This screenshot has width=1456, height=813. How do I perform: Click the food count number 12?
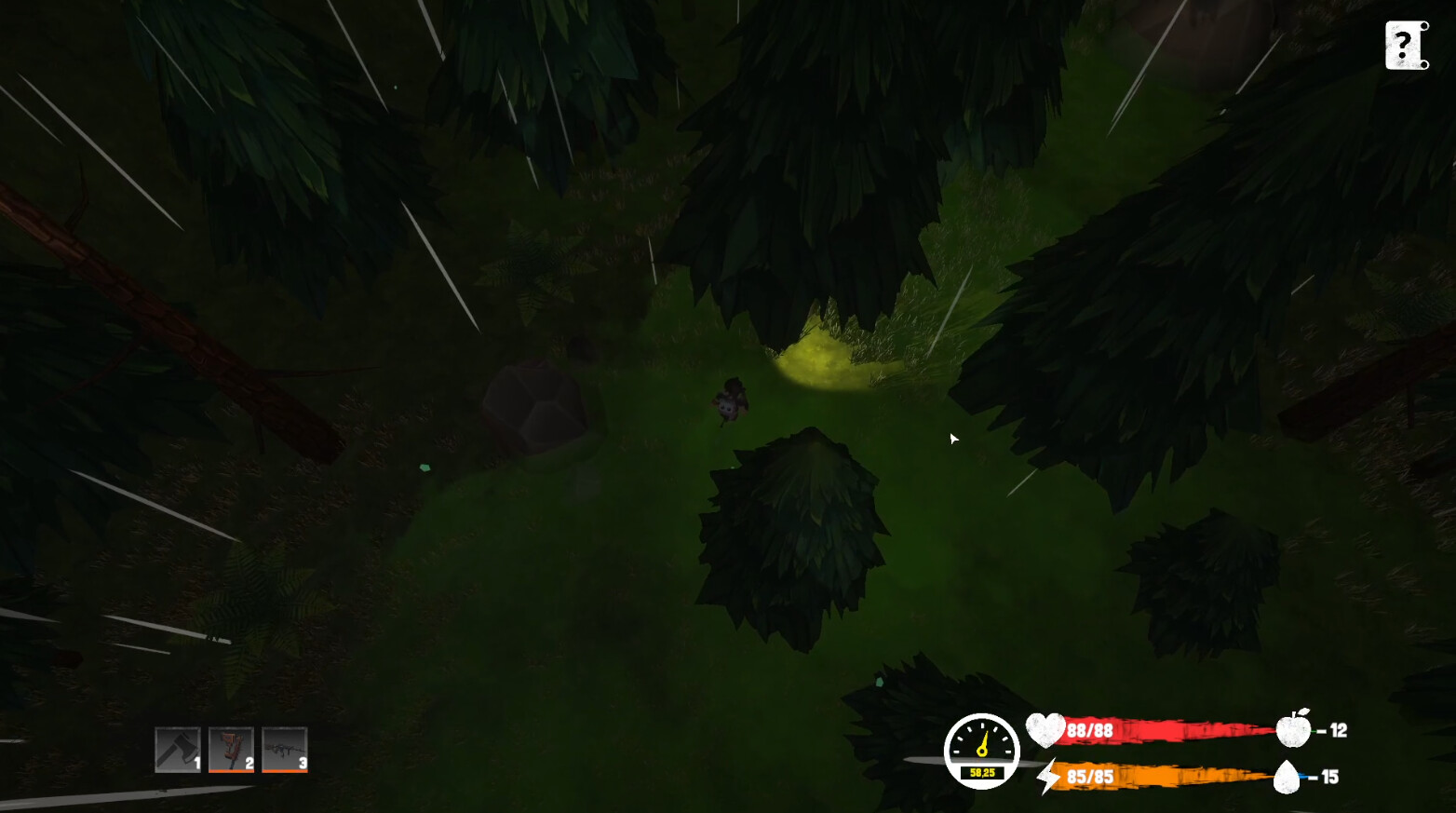point(1339,731)
